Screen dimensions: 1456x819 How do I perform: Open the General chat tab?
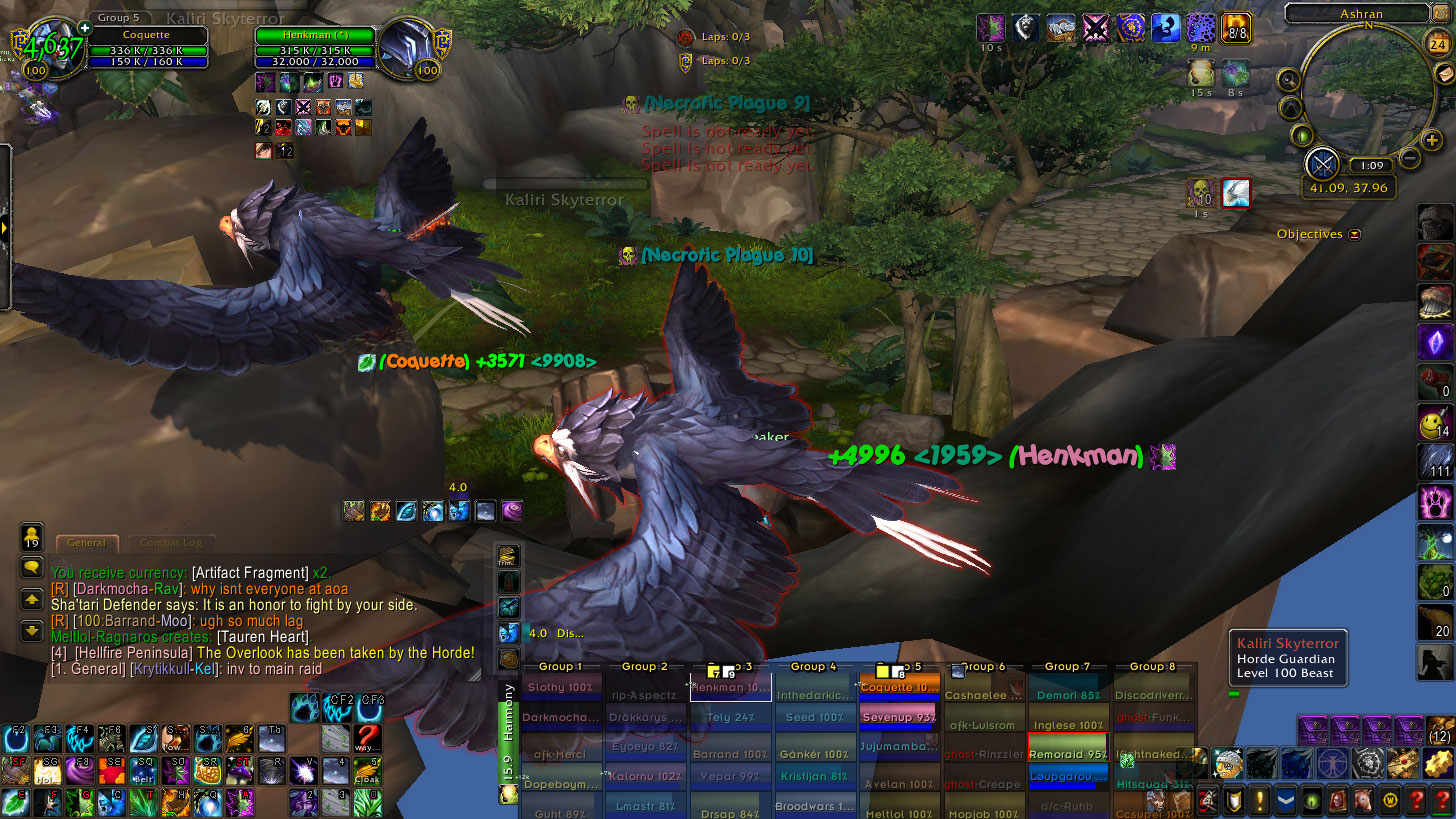pyautogui.click(x=87, y=543)
